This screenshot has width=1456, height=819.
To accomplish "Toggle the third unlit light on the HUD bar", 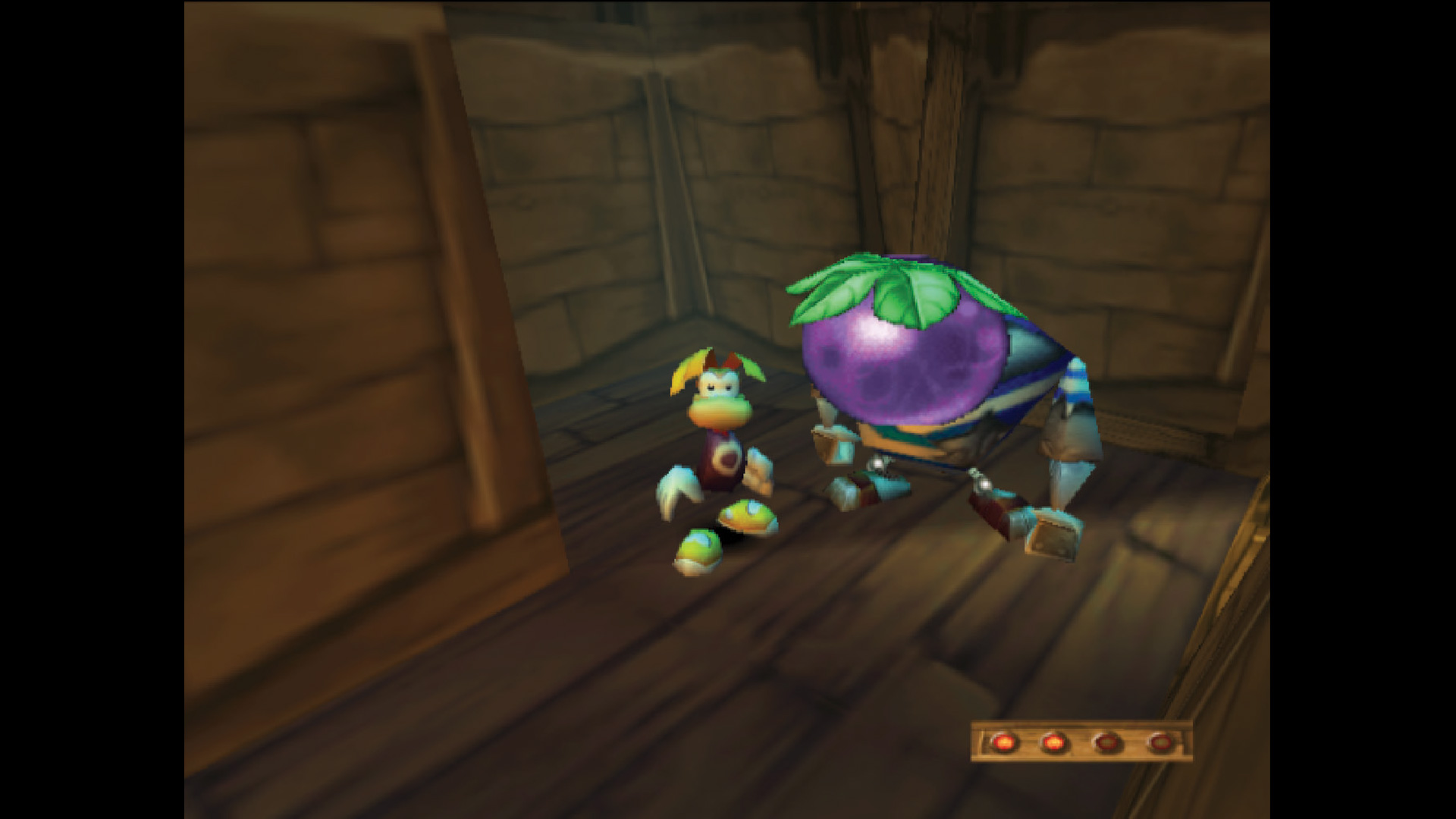I will pyautogui.click(x=1107, y=742).
